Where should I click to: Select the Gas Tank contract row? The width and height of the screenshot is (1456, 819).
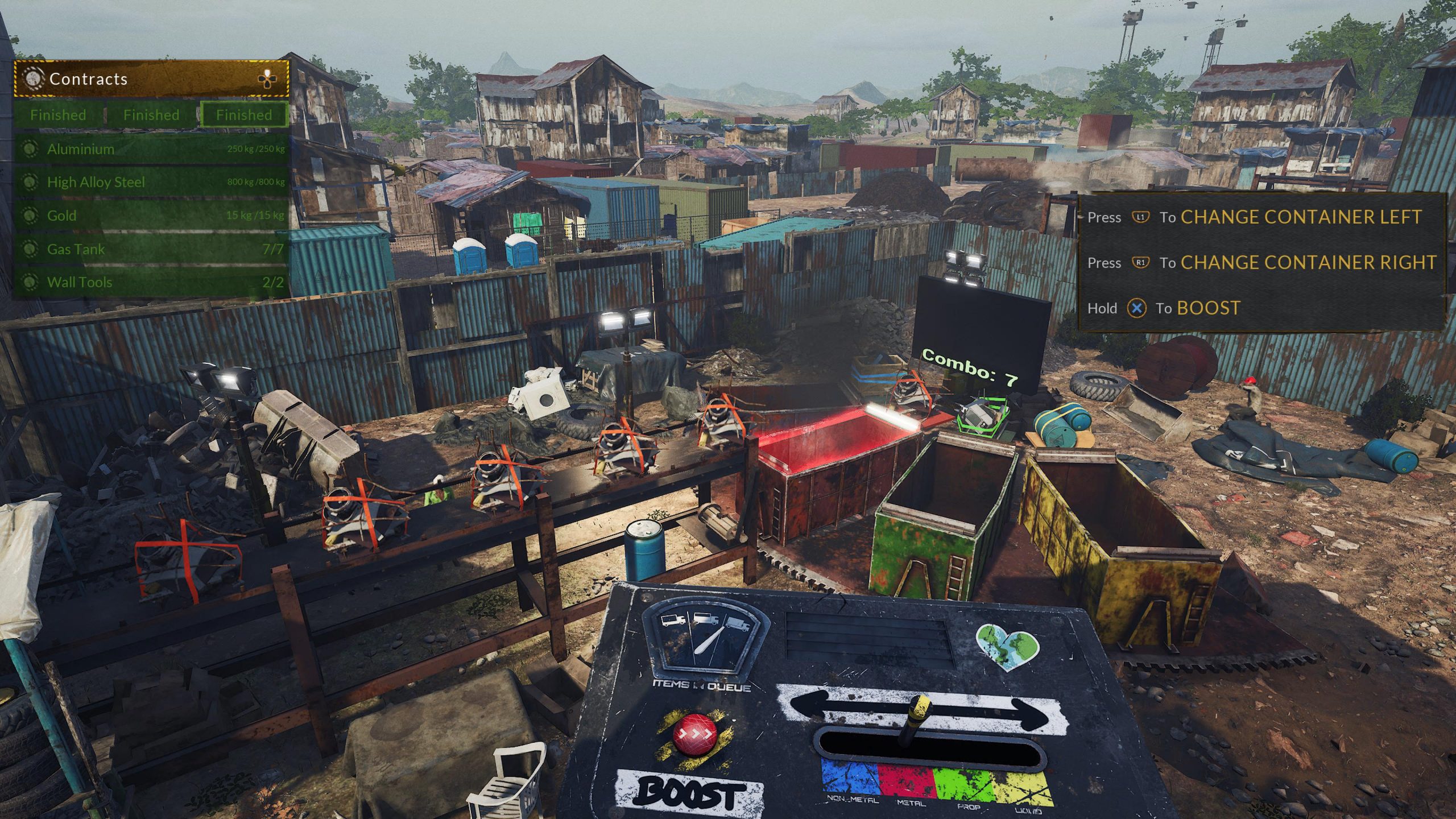151,249
